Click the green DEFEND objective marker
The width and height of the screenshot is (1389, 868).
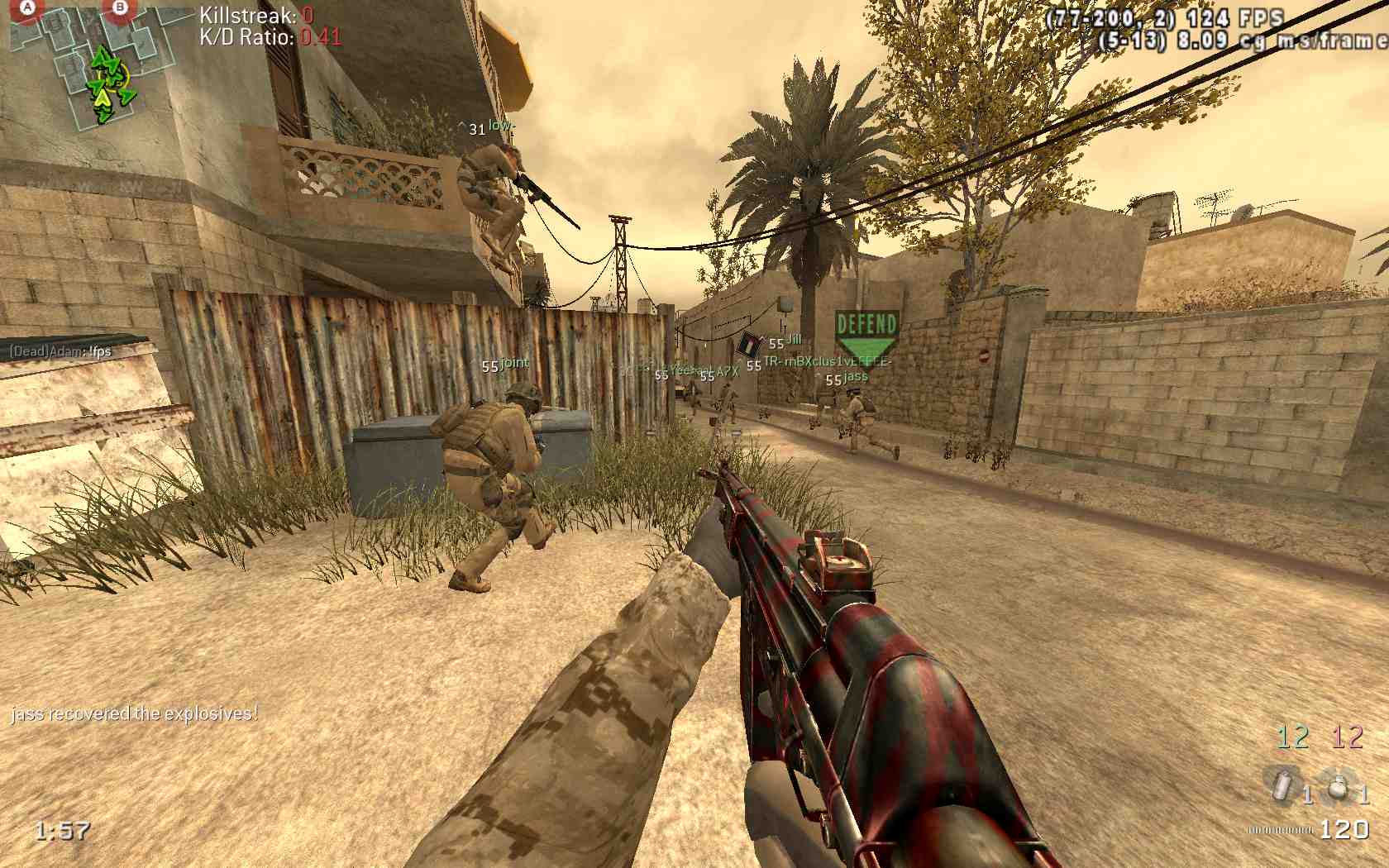coord(866,334)
